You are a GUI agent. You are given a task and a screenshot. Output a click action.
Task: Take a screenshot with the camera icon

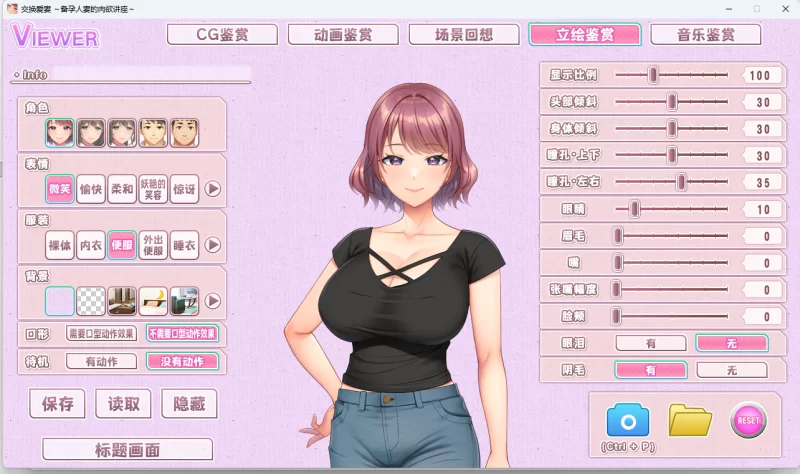[x=628, y=420]
